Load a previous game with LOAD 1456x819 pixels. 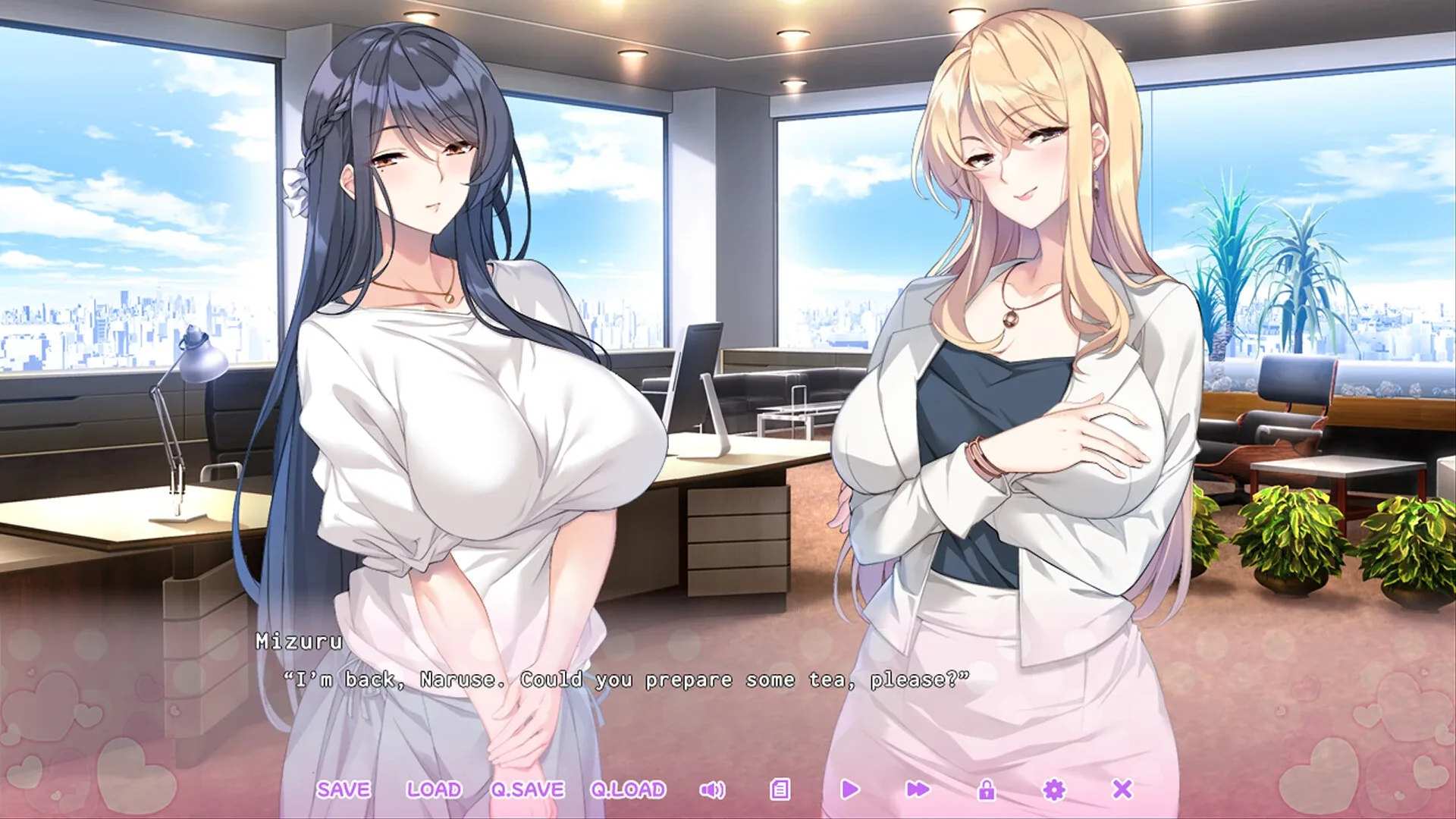(433, 790)
